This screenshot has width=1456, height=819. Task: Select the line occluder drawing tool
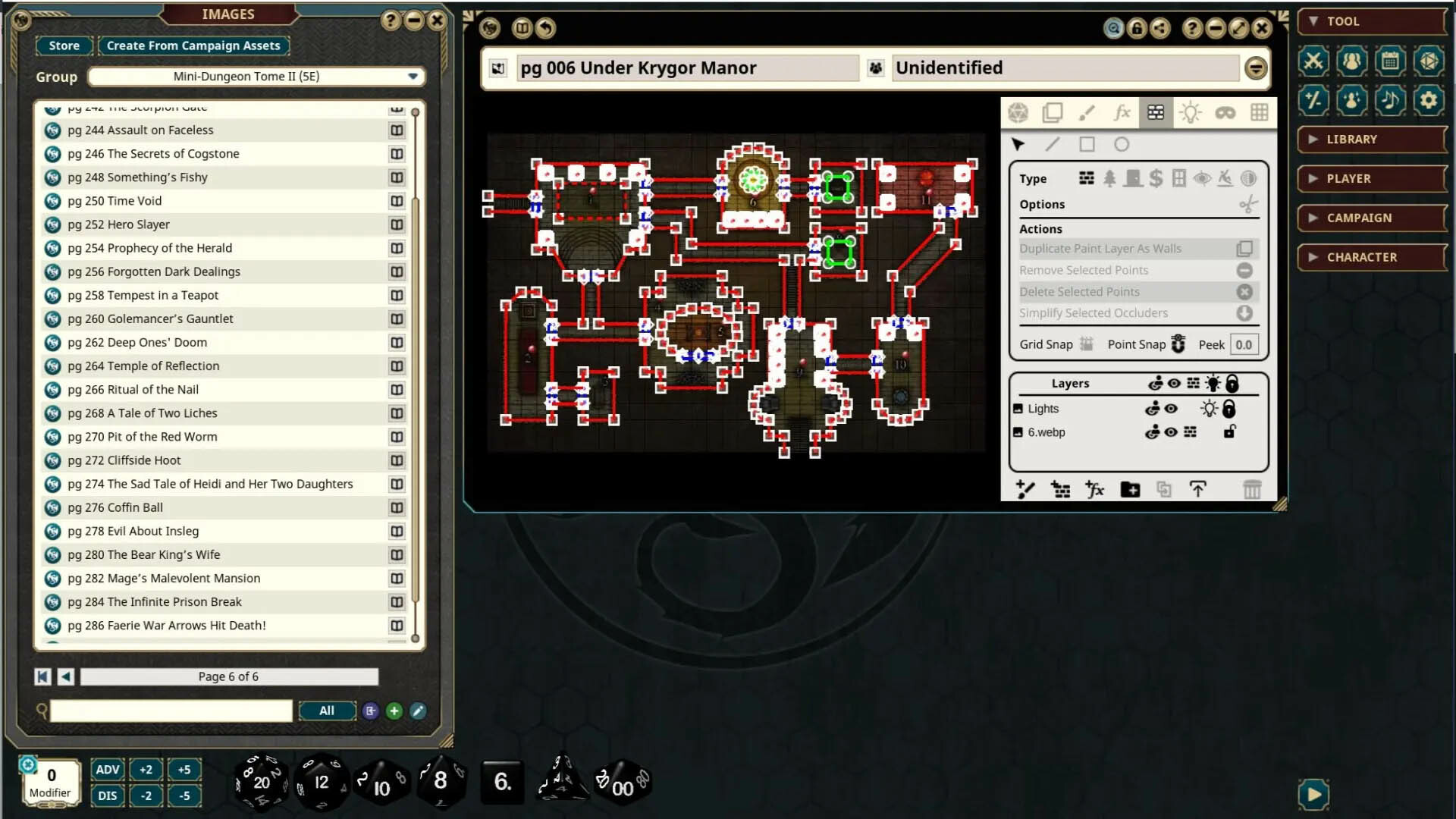pos(1053,143)
